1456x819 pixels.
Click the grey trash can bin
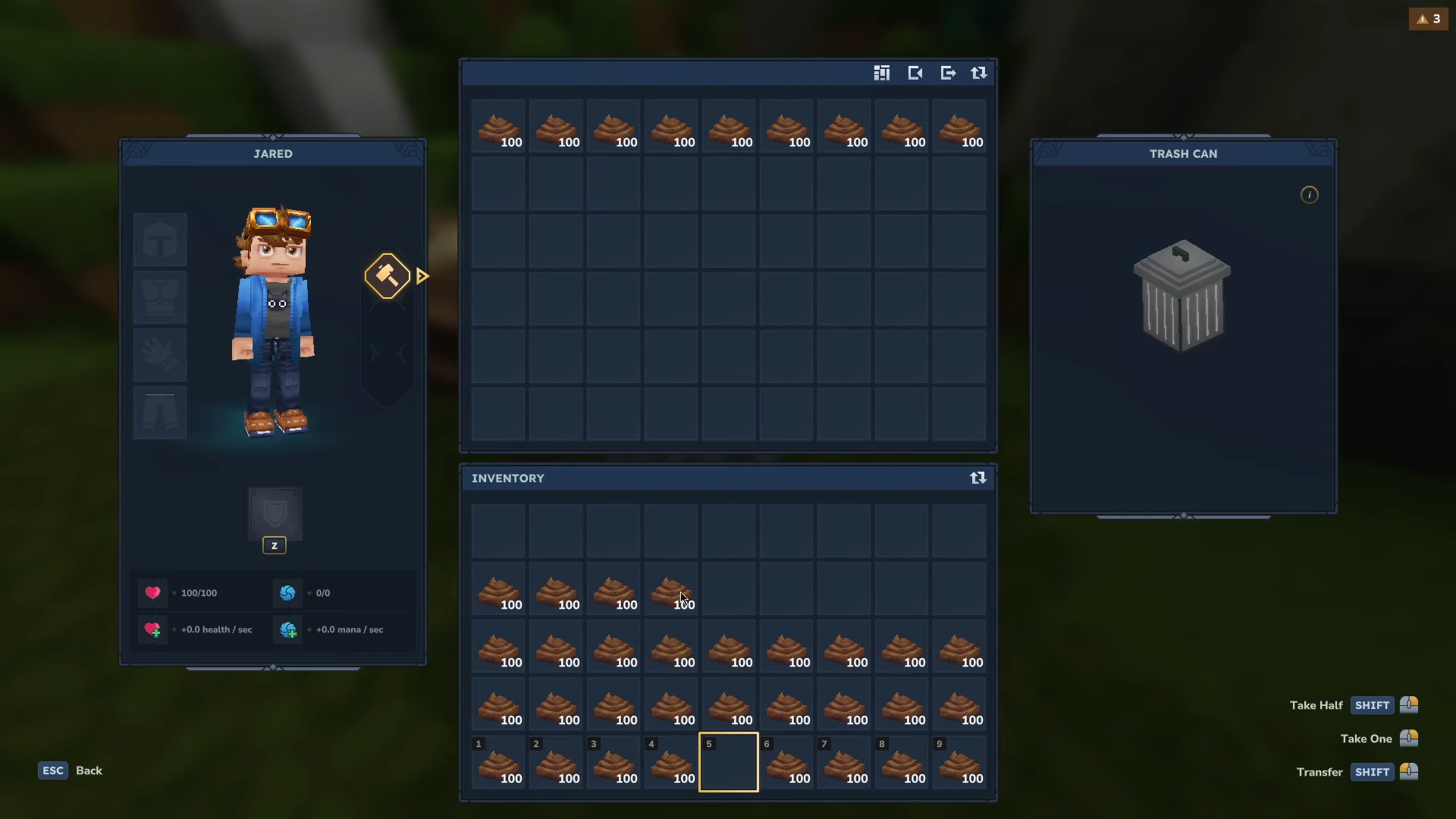coord(1182,296)
